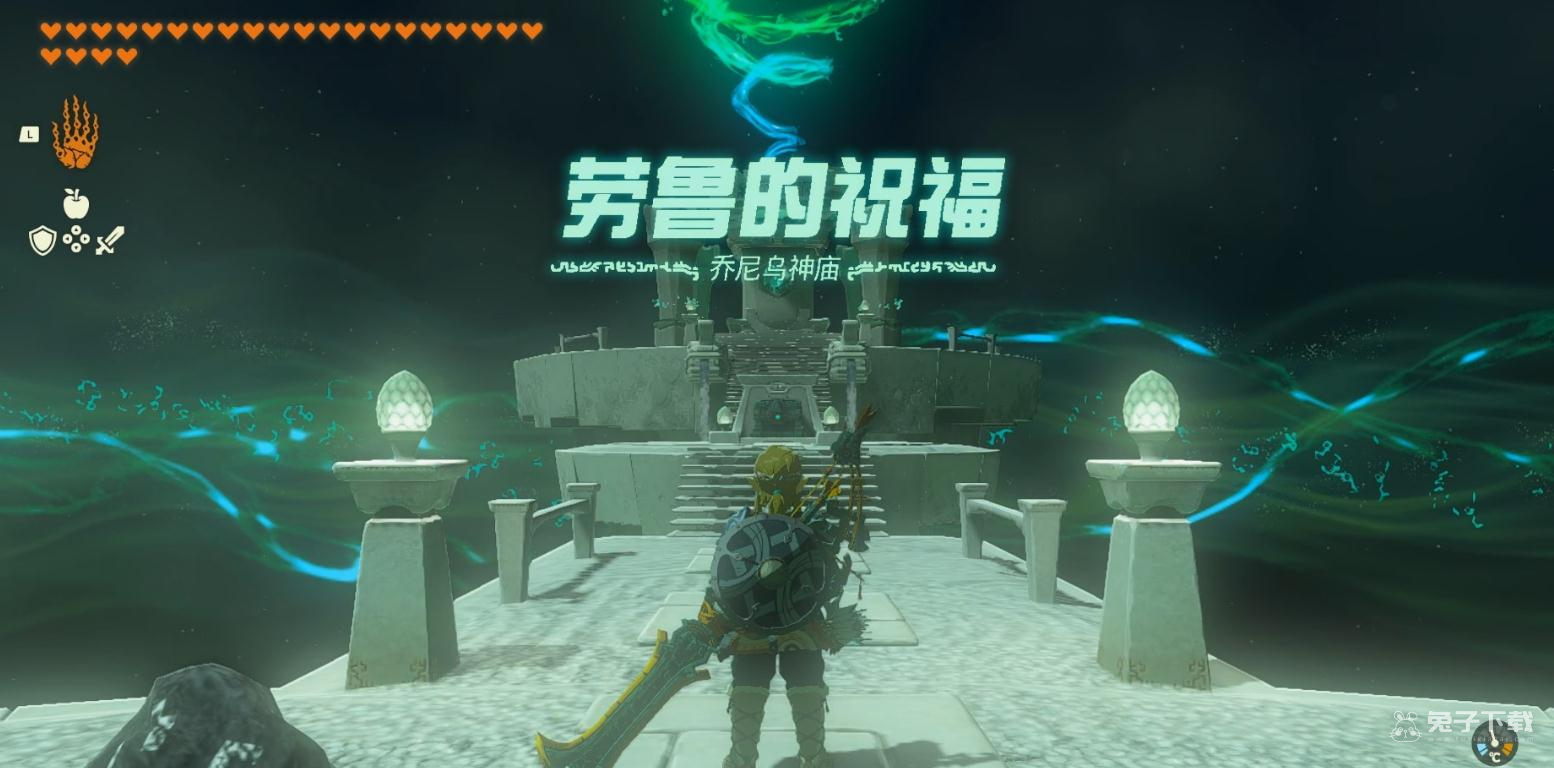This screenshot has height=768, width=1554.
Task: Select the apple item shortcut icon
Action: 76,203
